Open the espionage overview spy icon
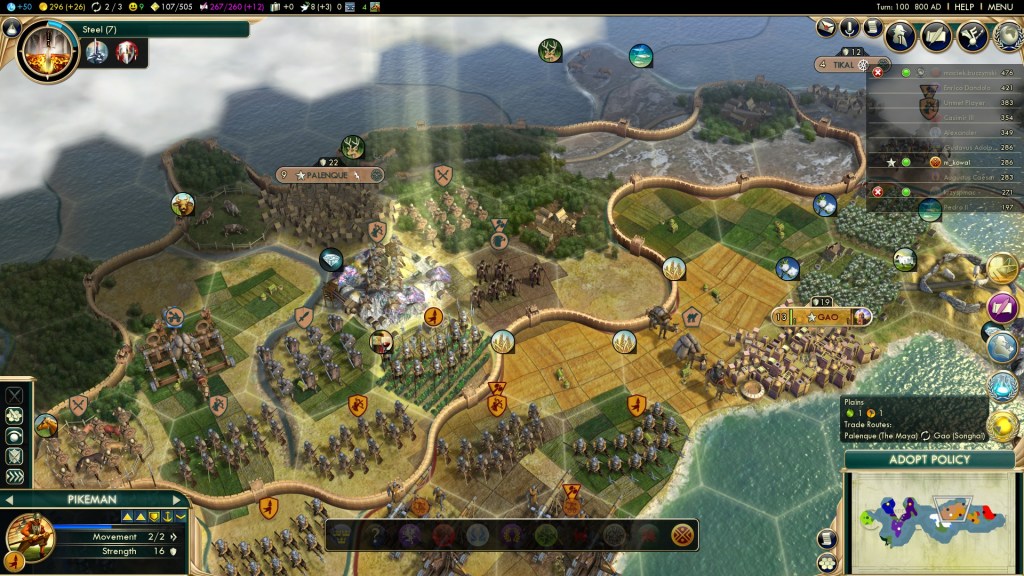Viewport: 1024px width, 576px height. pos(900,36)
